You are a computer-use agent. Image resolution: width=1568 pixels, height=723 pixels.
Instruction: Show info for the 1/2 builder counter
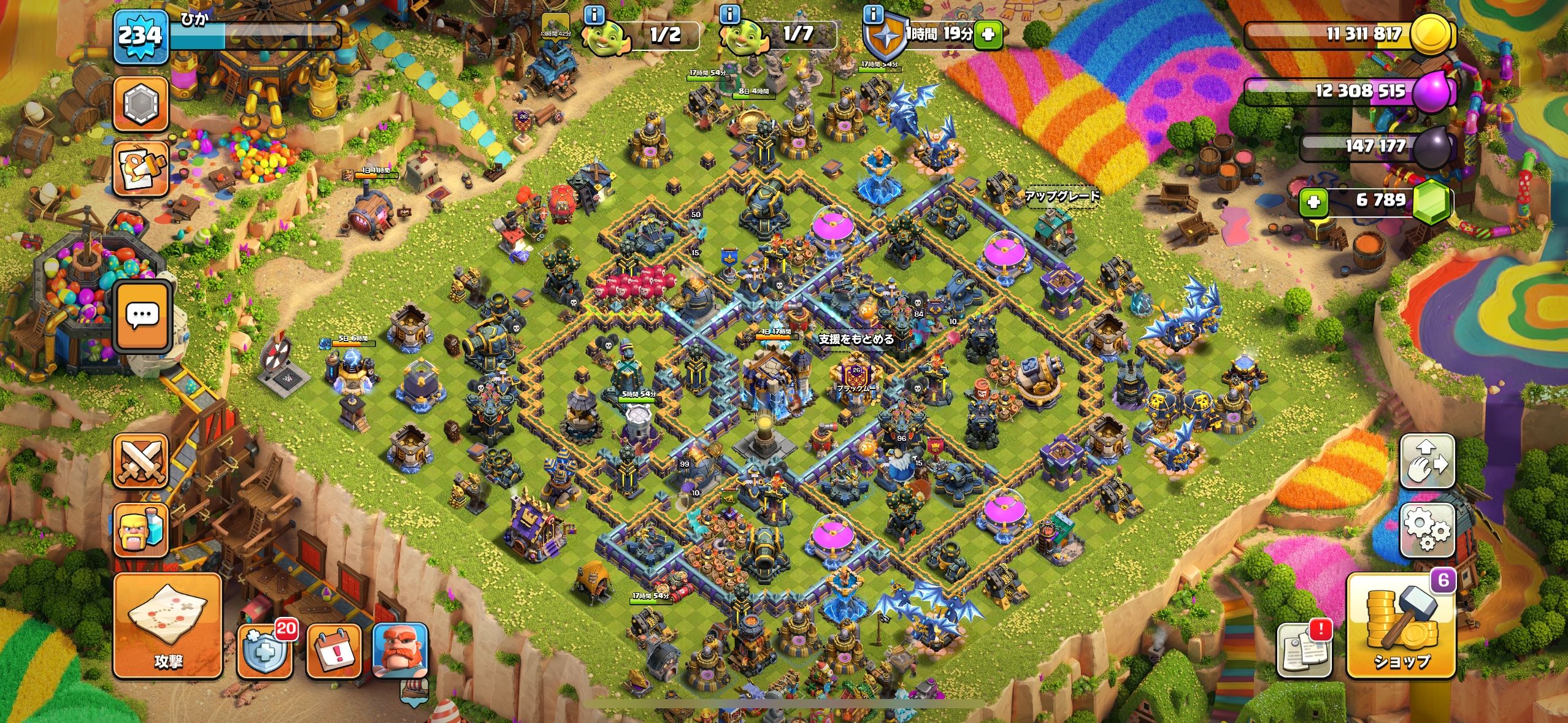[x=593, y=14]
